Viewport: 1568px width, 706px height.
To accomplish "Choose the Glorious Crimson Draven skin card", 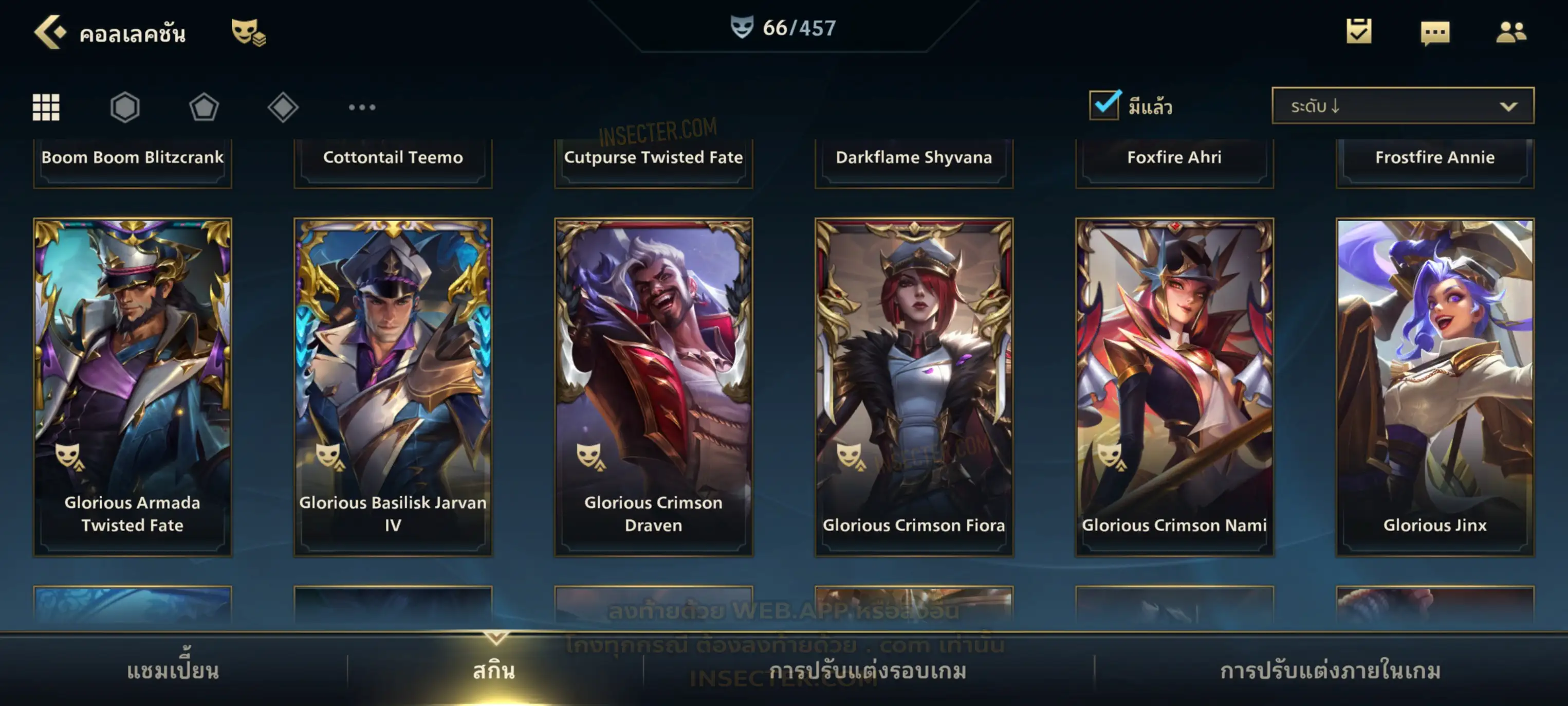I will coord(654,387).
